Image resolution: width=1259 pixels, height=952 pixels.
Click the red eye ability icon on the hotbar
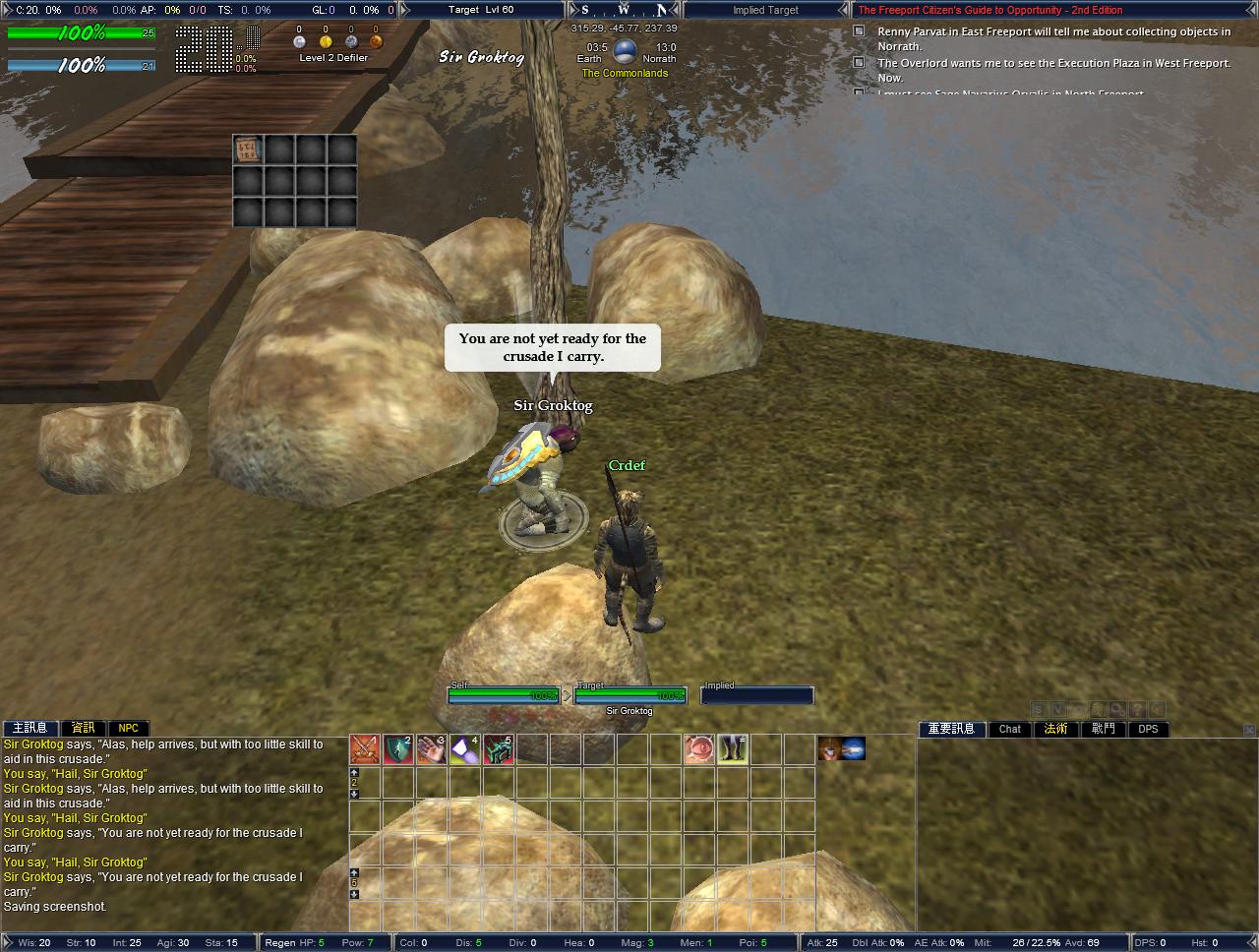(700, 750)
